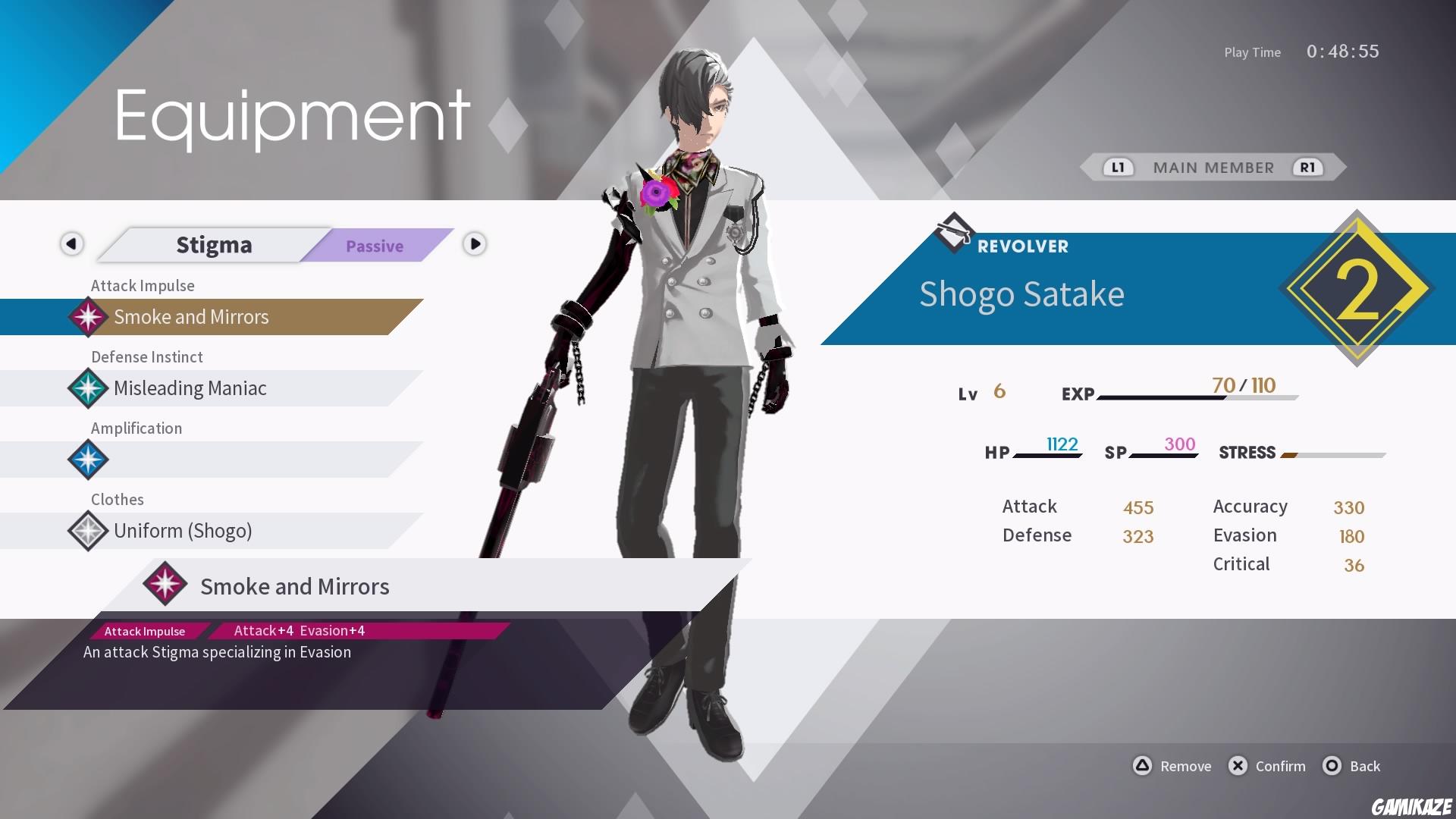
Task: Toggle the Attack Impulse tag label
Action: tap(144, 630)
